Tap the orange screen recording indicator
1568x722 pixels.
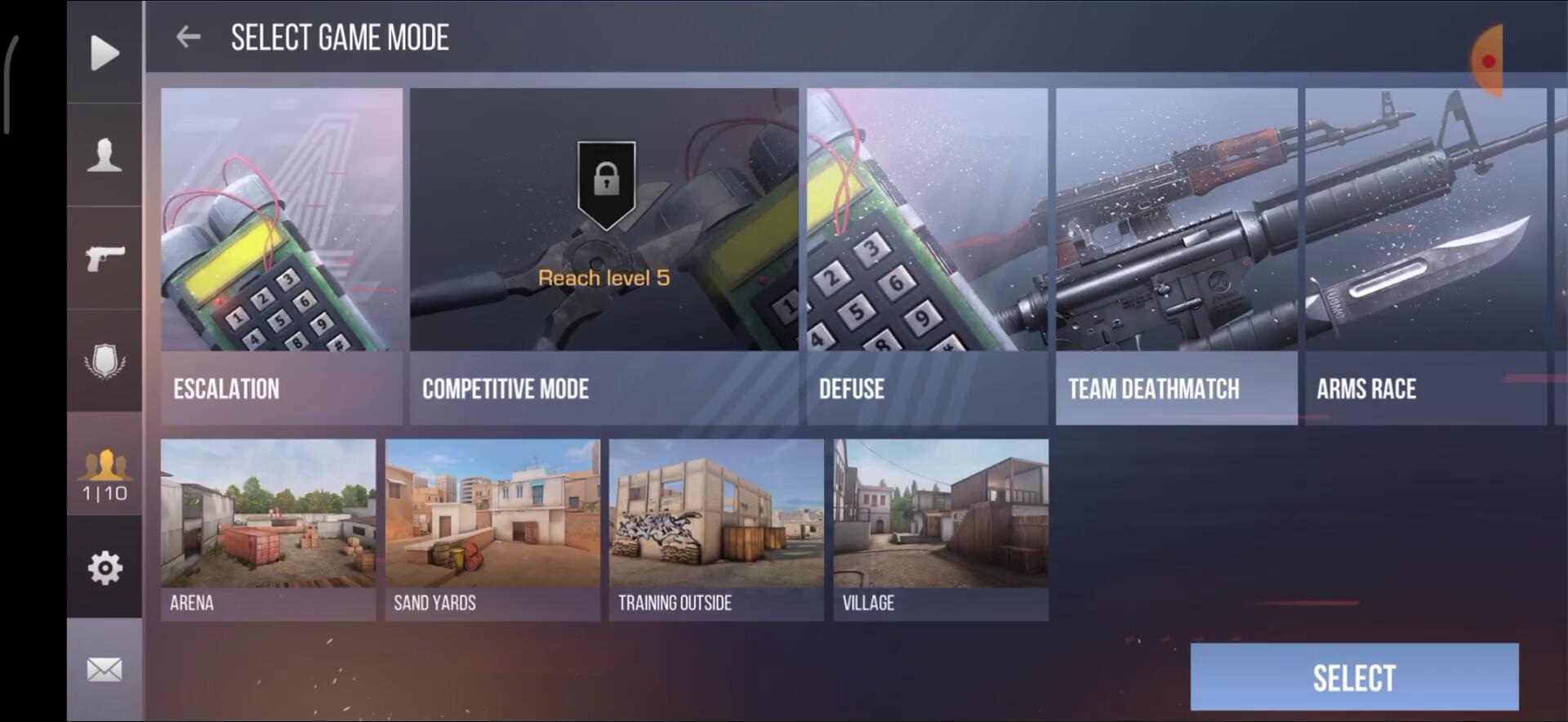(1488, 61)
